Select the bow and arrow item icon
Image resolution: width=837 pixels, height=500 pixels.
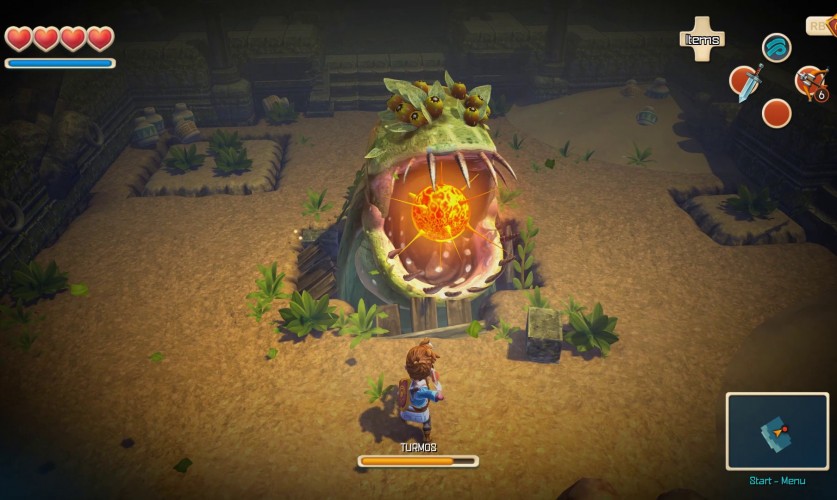point(808,81)
